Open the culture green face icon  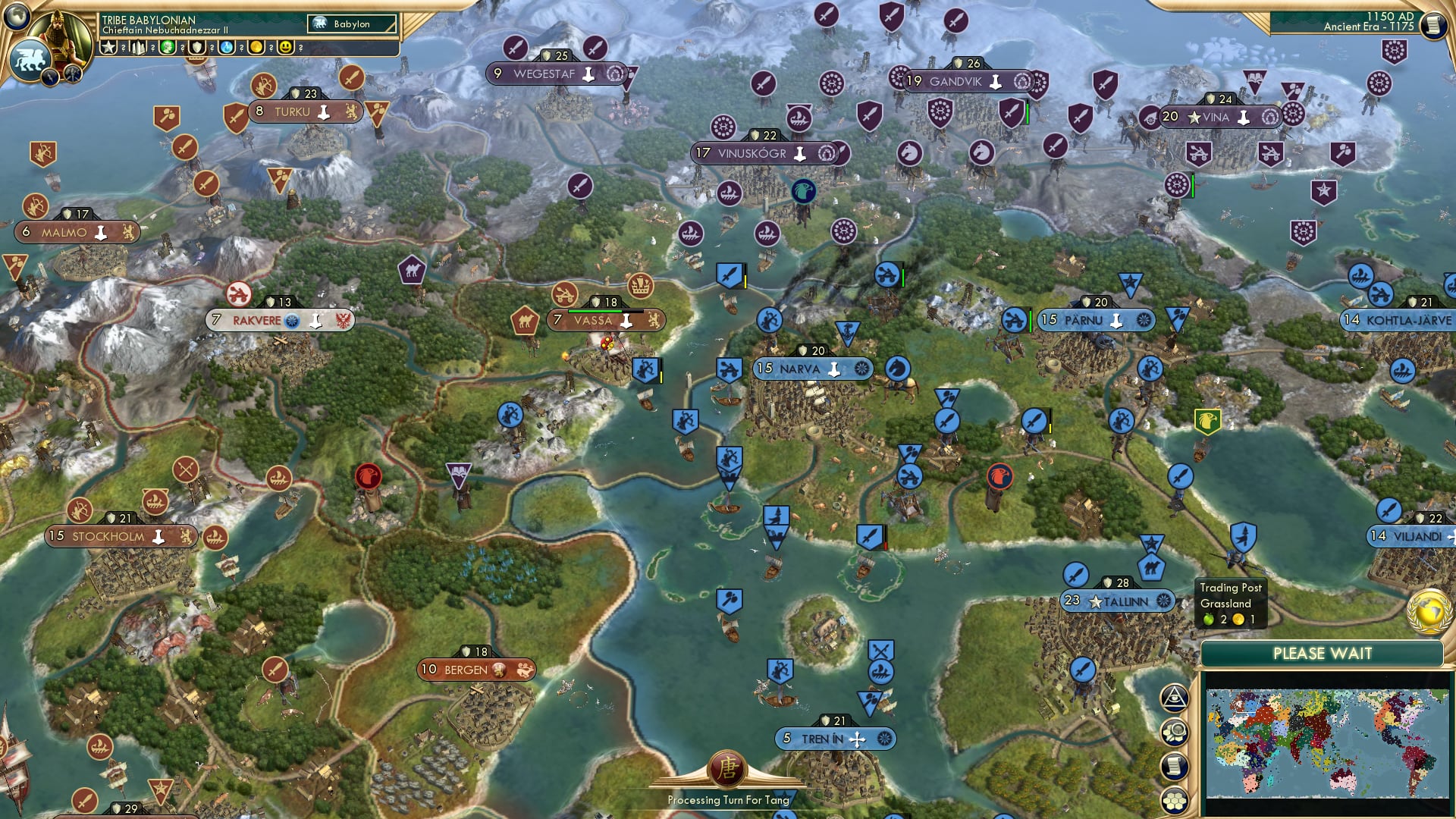click(x=168, y=47)
